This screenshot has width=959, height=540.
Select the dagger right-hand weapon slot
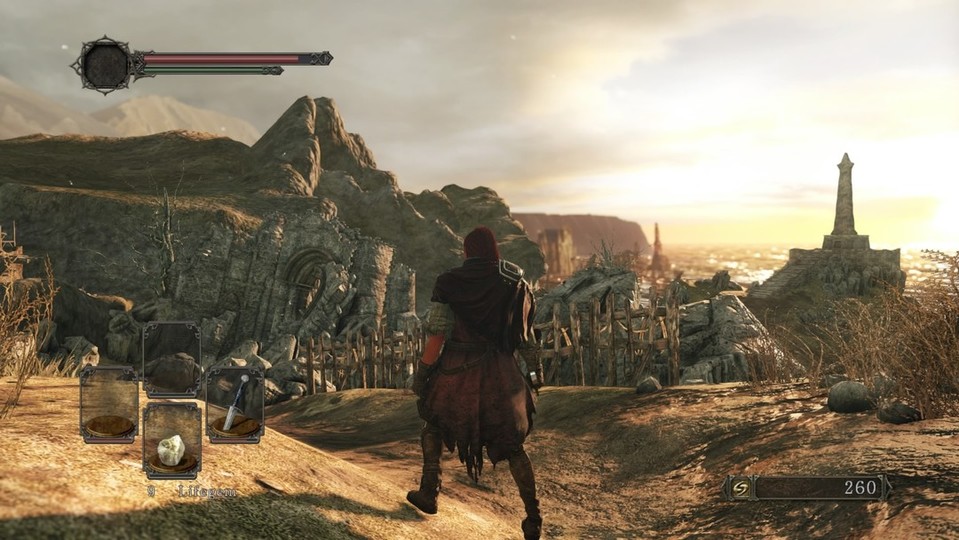point(235,404)
